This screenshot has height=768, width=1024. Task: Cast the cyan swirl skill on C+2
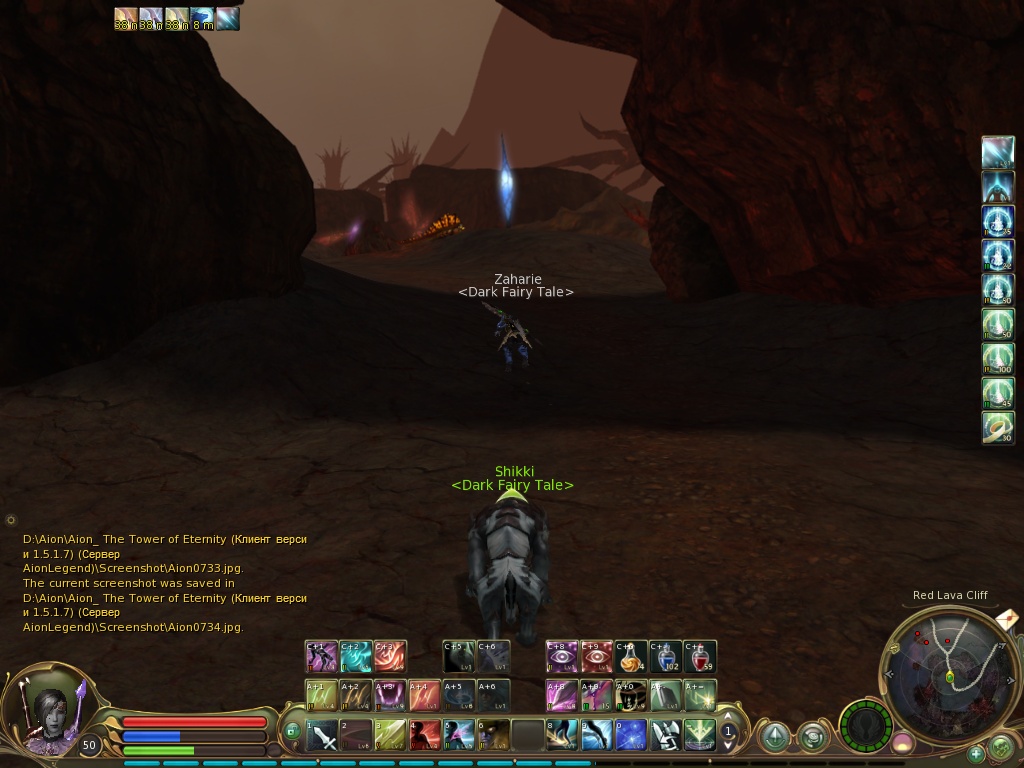[x=356, y=657]
